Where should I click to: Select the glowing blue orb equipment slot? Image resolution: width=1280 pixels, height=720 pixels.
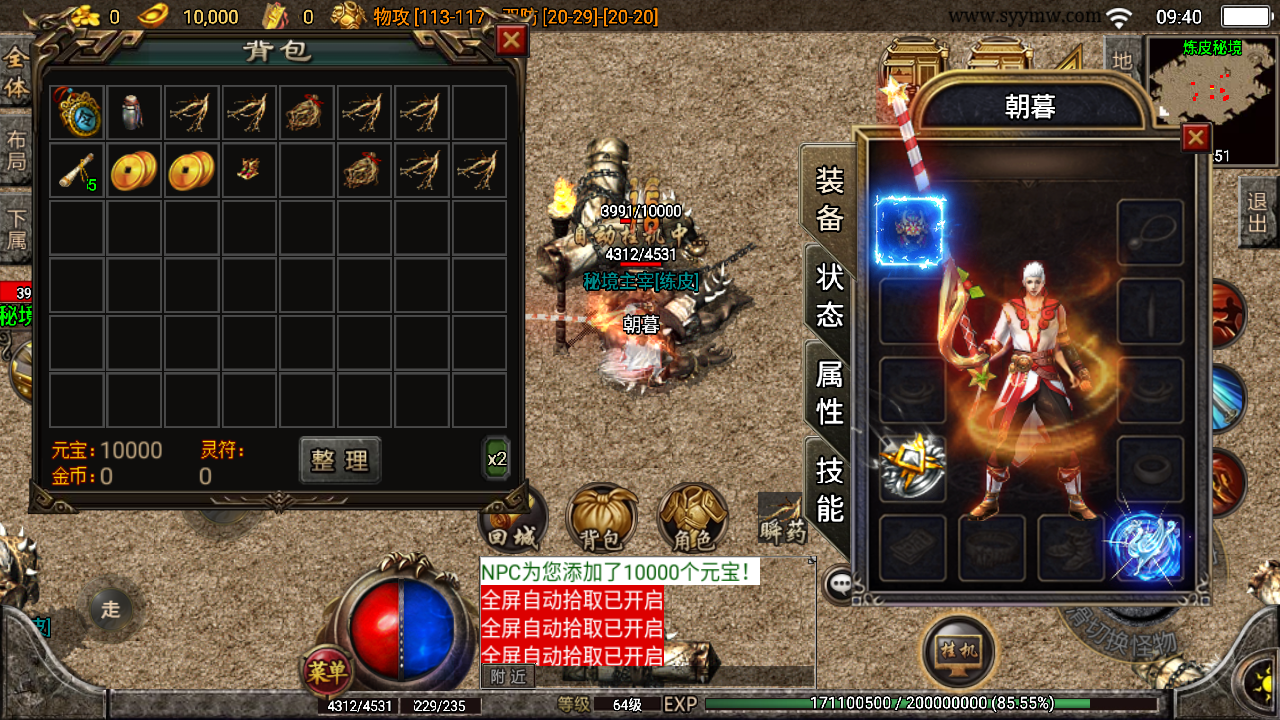coord(1147,547)
